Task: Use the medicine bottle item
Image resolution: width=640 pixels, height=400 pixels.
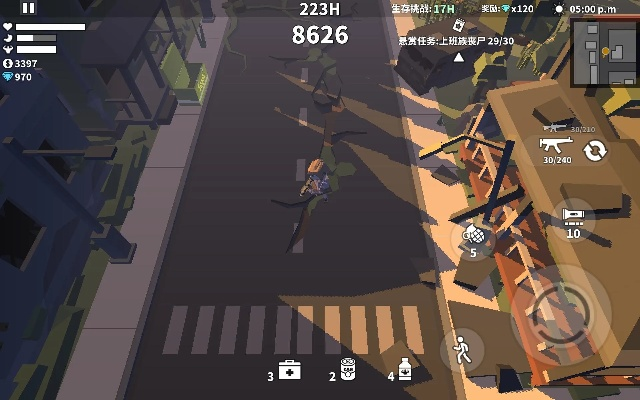Action: (405, 370)
